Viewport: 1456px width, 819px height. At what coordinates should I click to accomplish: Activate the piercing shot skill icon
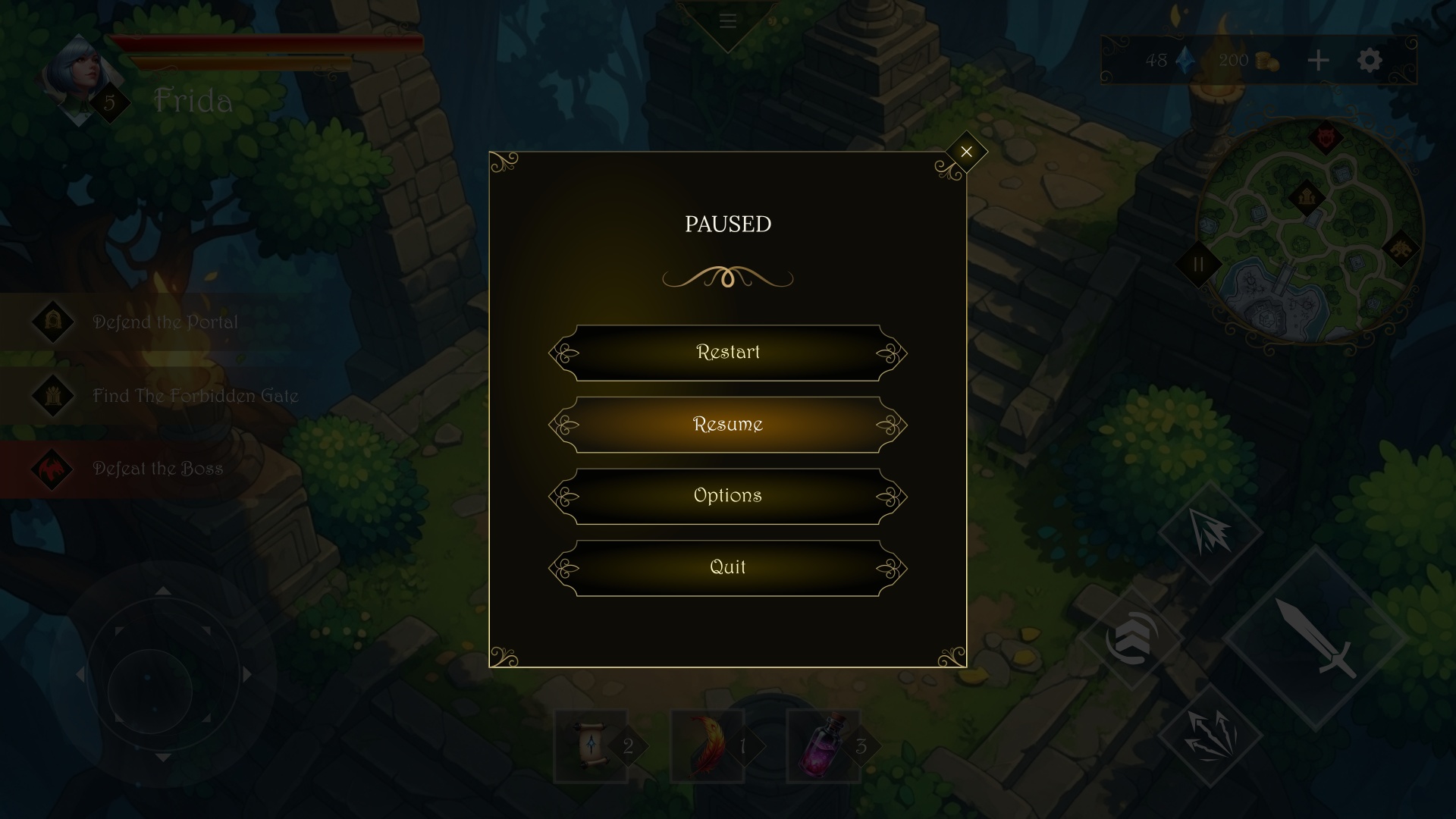(1211, 533)
